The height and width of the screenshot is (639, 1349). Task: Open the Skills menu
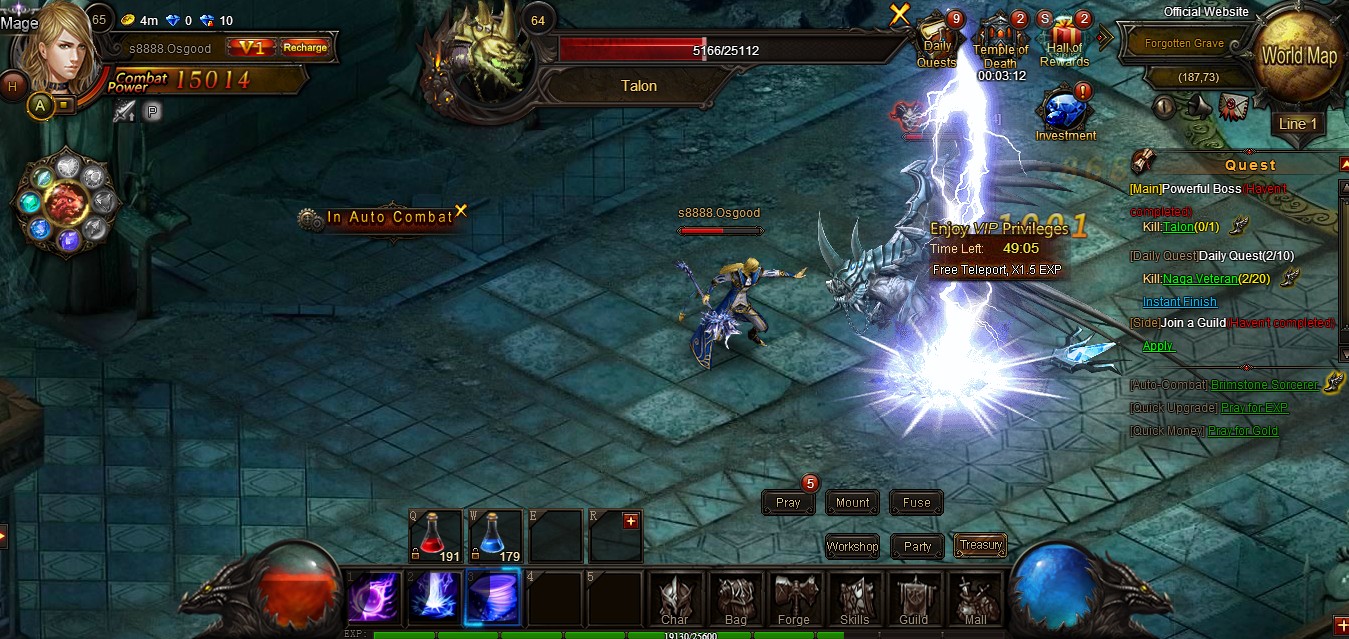point(854,599)
